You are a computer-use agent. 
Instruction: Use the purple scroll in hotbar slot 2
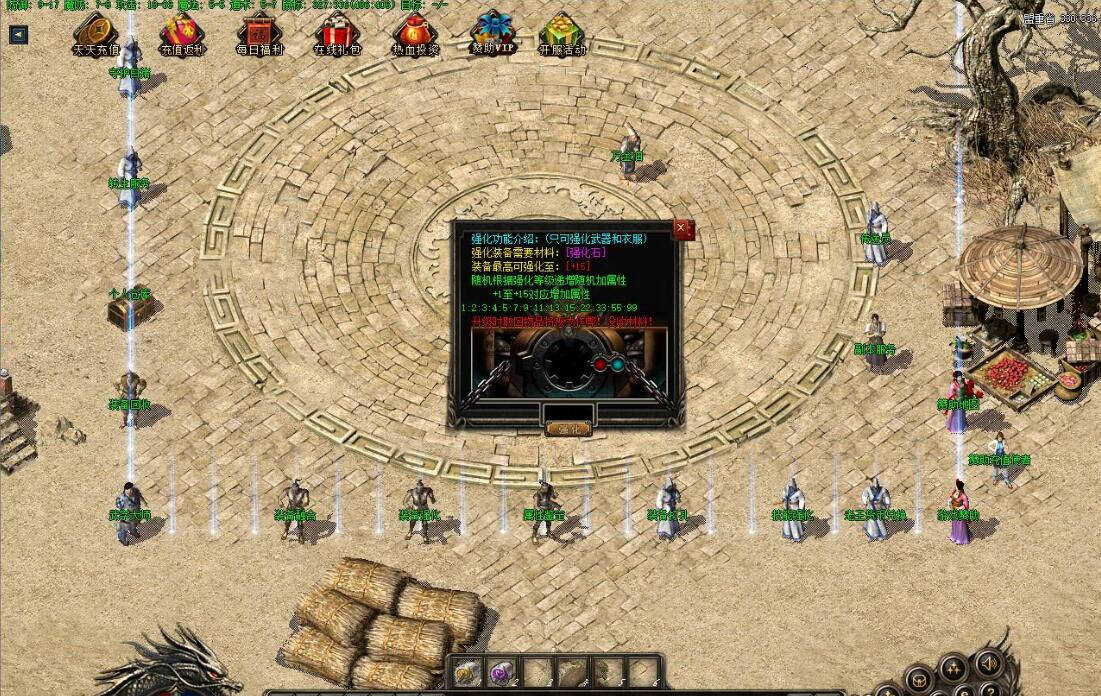tap(502, 672)
